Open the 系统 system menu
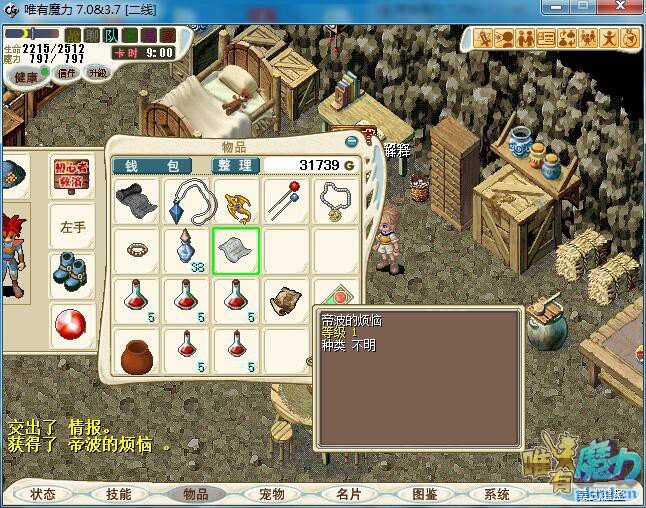 pyautogui.click(x=497, y=494)
